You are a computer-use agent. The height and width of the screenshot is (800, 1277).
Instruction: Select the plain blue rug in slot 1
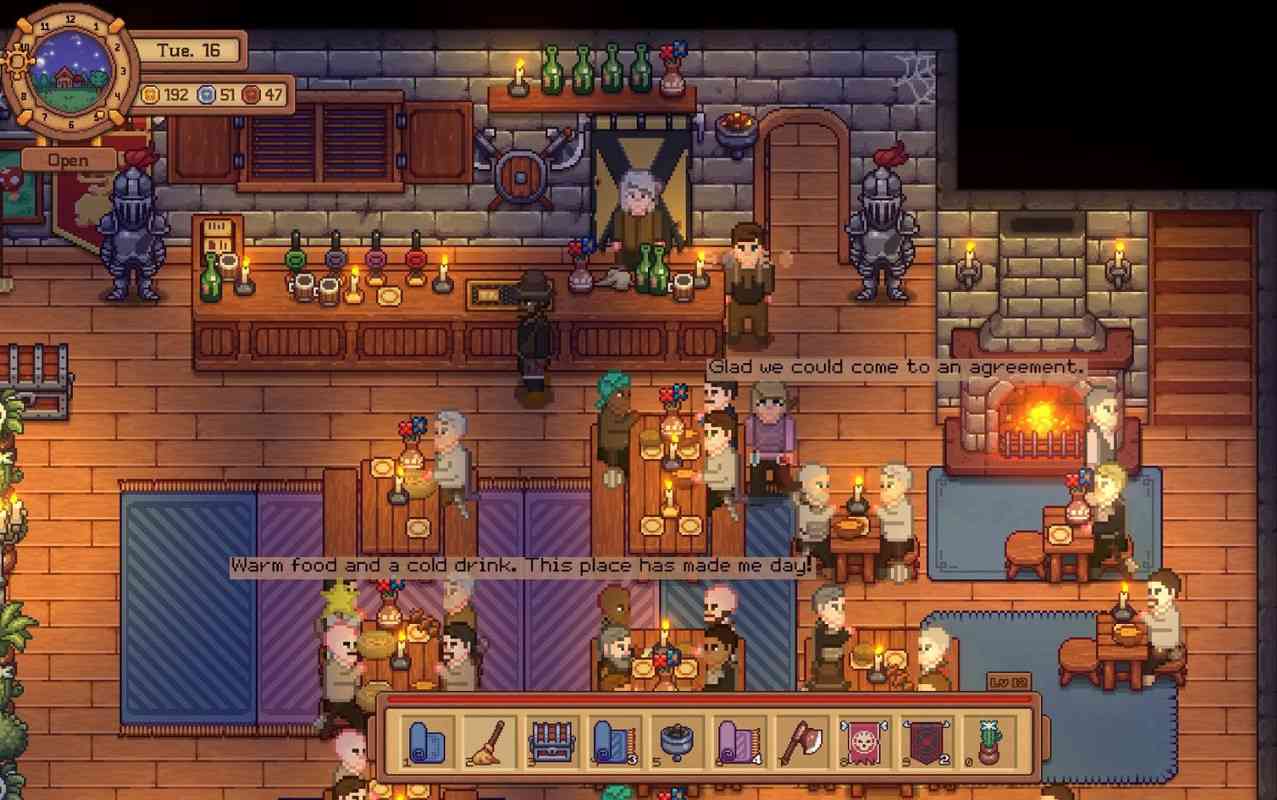pos(430,741)
